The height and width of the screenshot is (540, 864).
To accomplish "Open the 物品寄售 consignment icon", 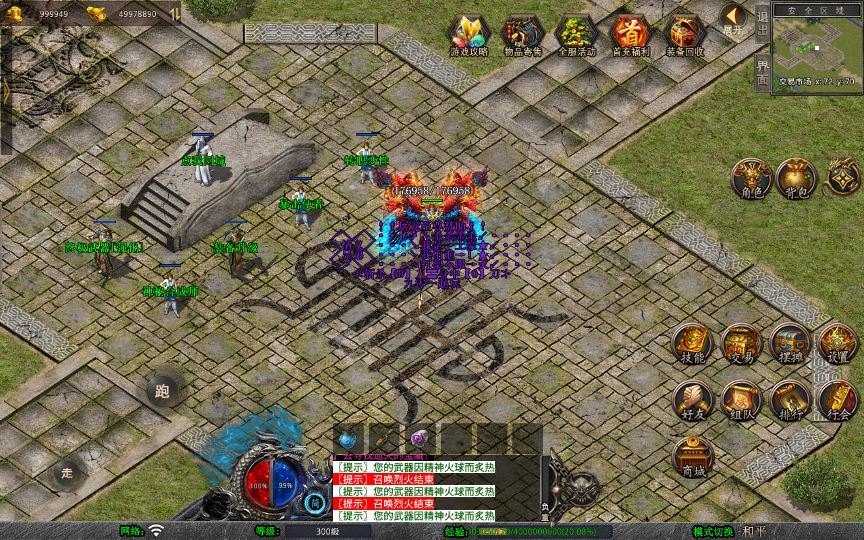I will 521,34.
